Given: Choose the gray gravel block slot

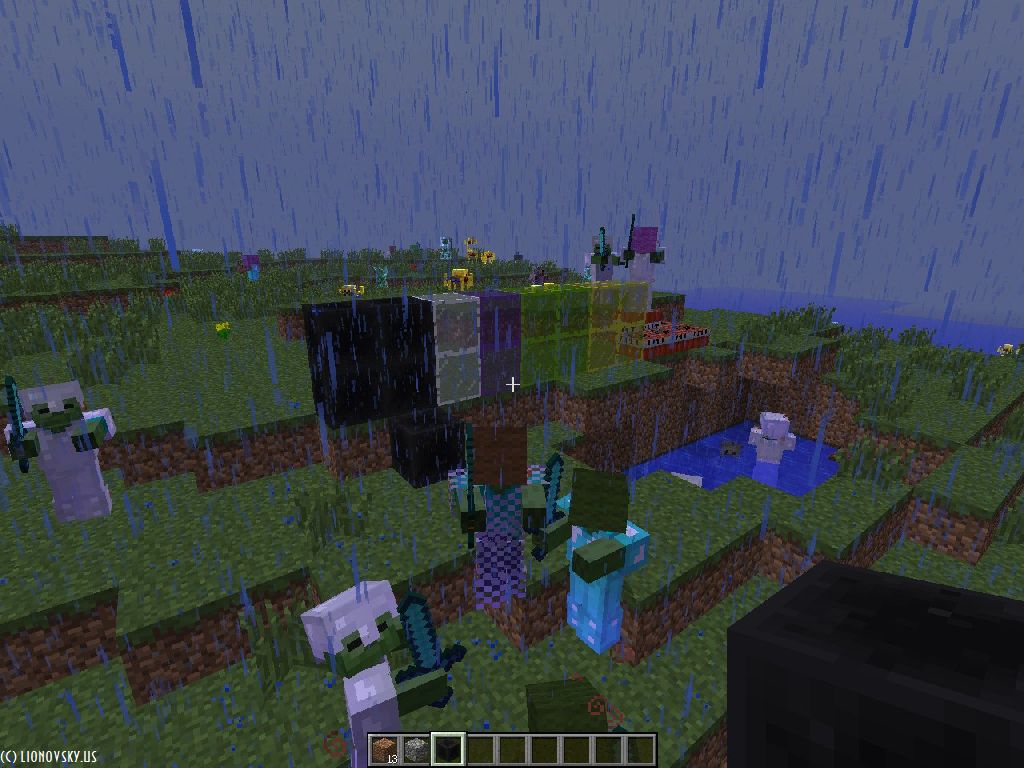Looking at the screenshot, I should 416,749.
